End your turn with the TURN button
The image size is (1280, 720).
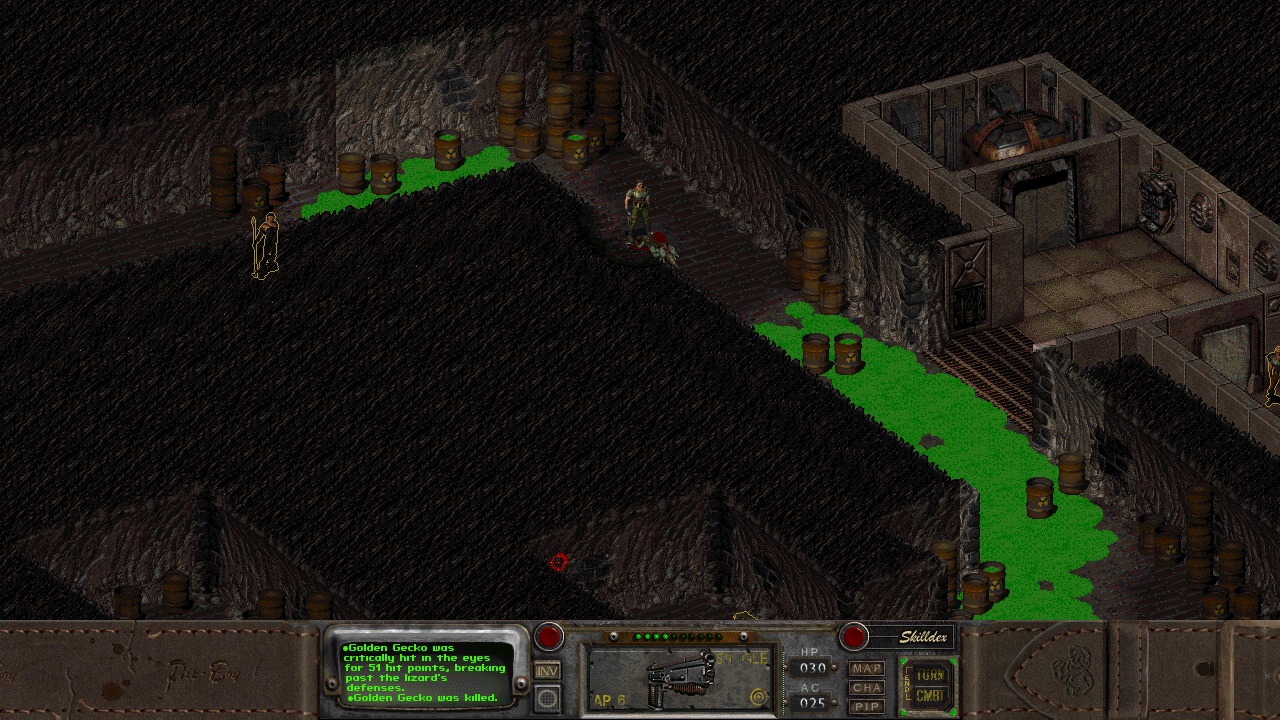pos(929,675)
